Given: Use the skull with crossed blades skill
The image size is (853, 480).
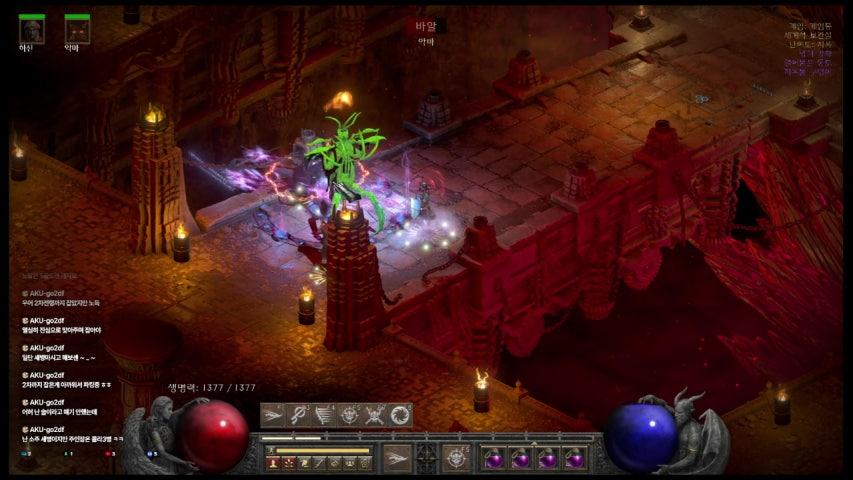Looking at the screenshot, I should 375,415.
